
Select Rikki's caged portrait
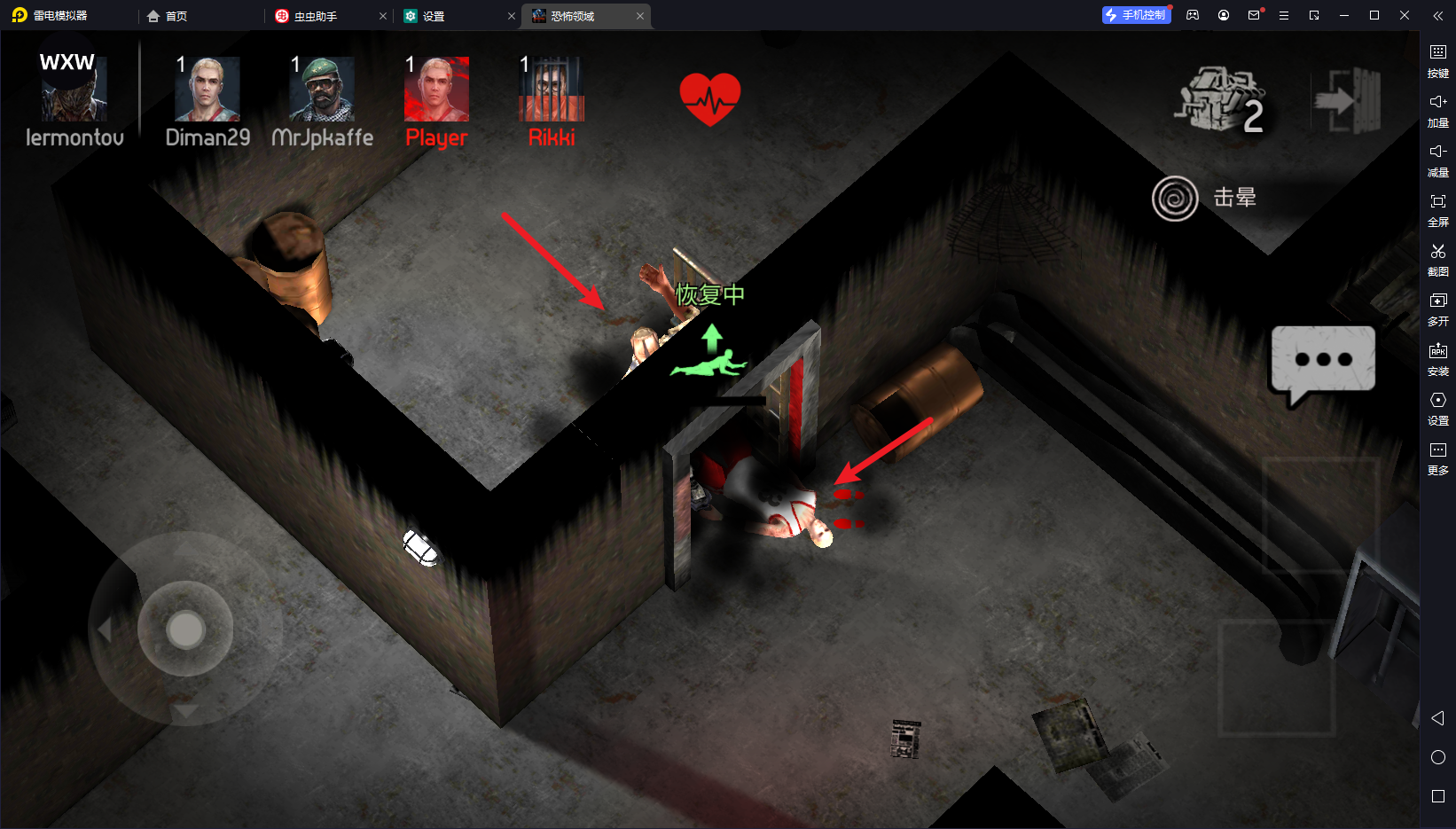click(552, 90)
